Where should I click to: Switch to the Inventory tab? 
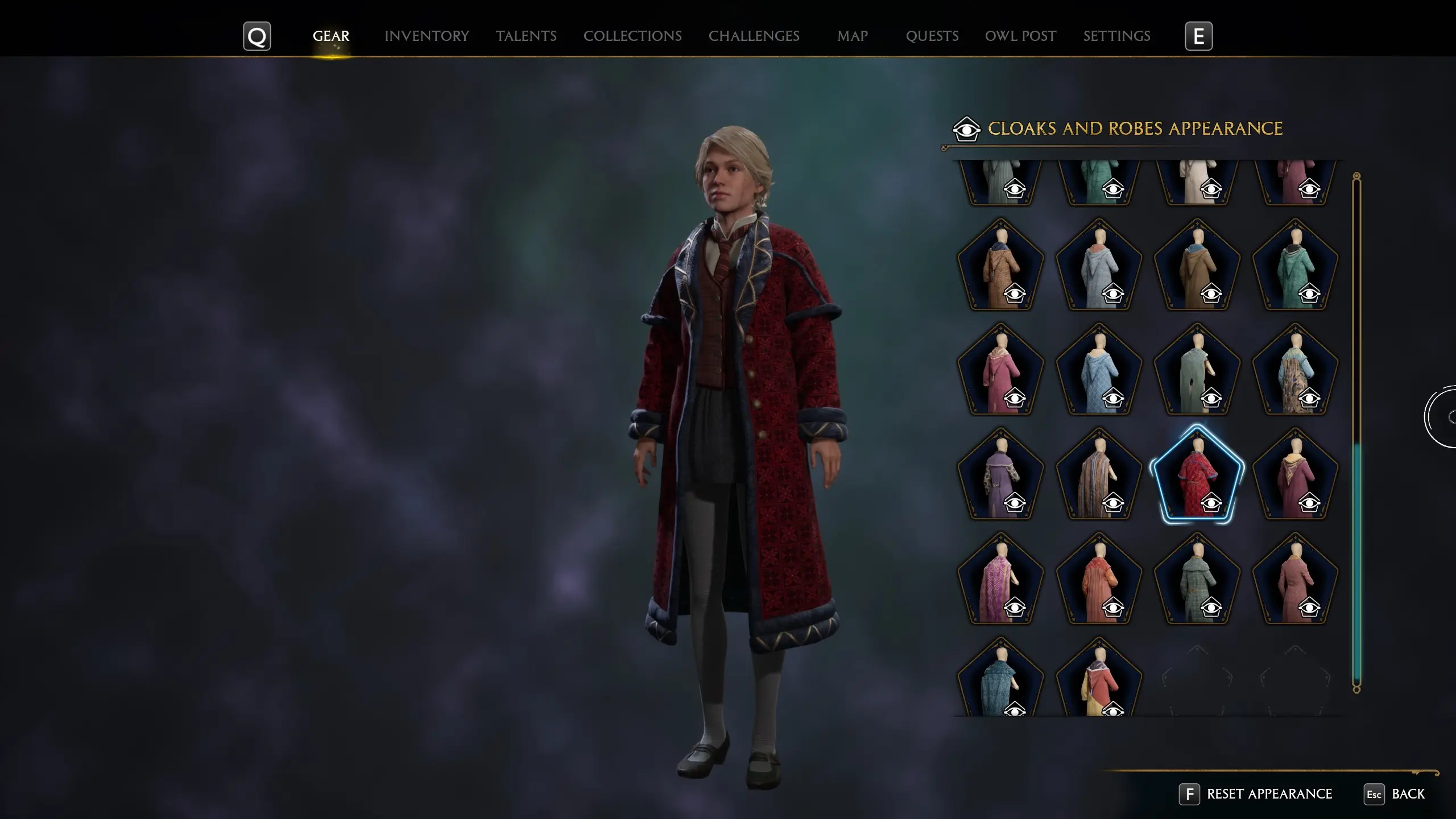click(x=427, y=36)
